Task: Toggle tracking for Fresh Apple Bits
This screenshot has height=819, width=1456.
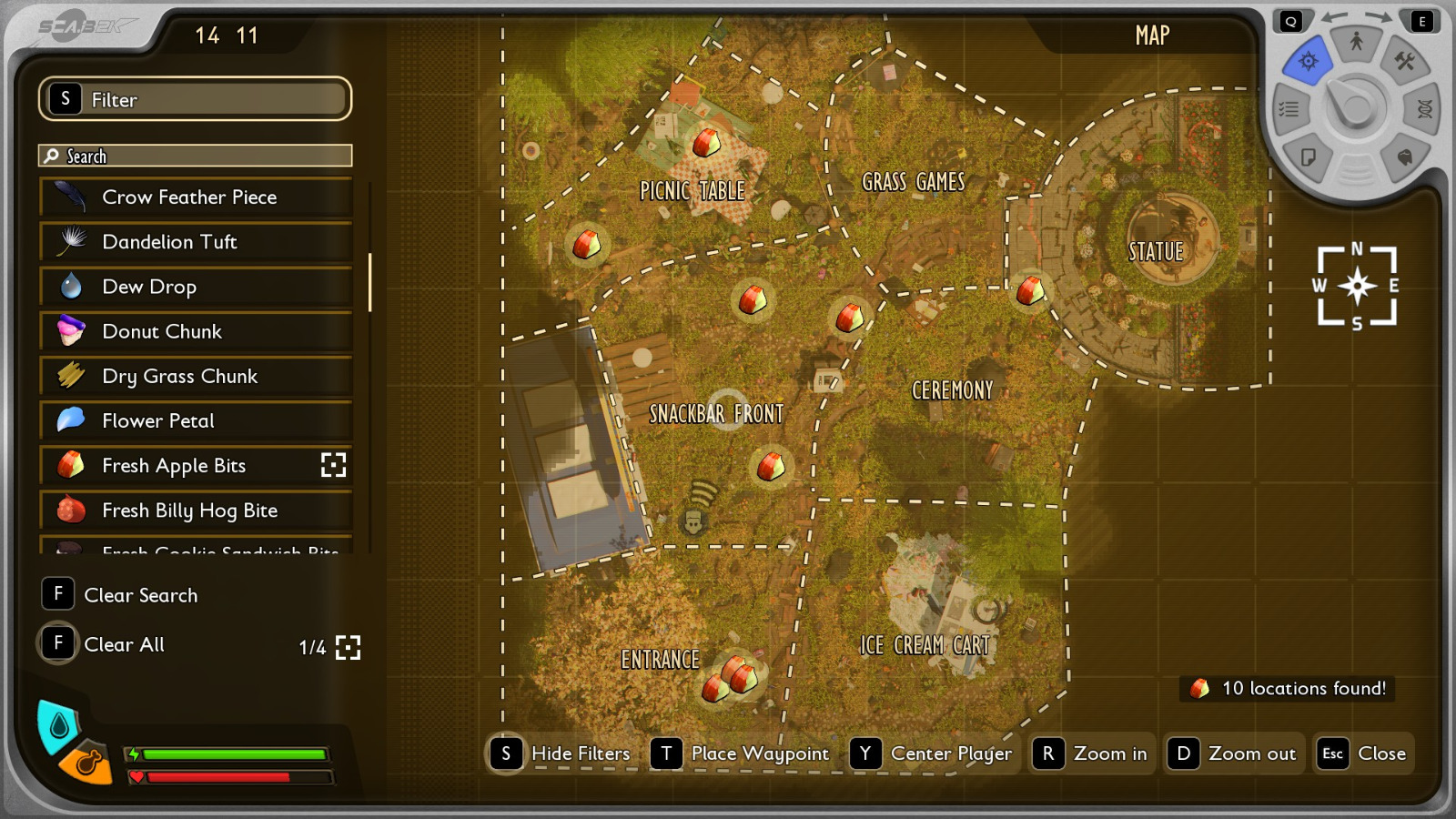Action: click(335, 465)
